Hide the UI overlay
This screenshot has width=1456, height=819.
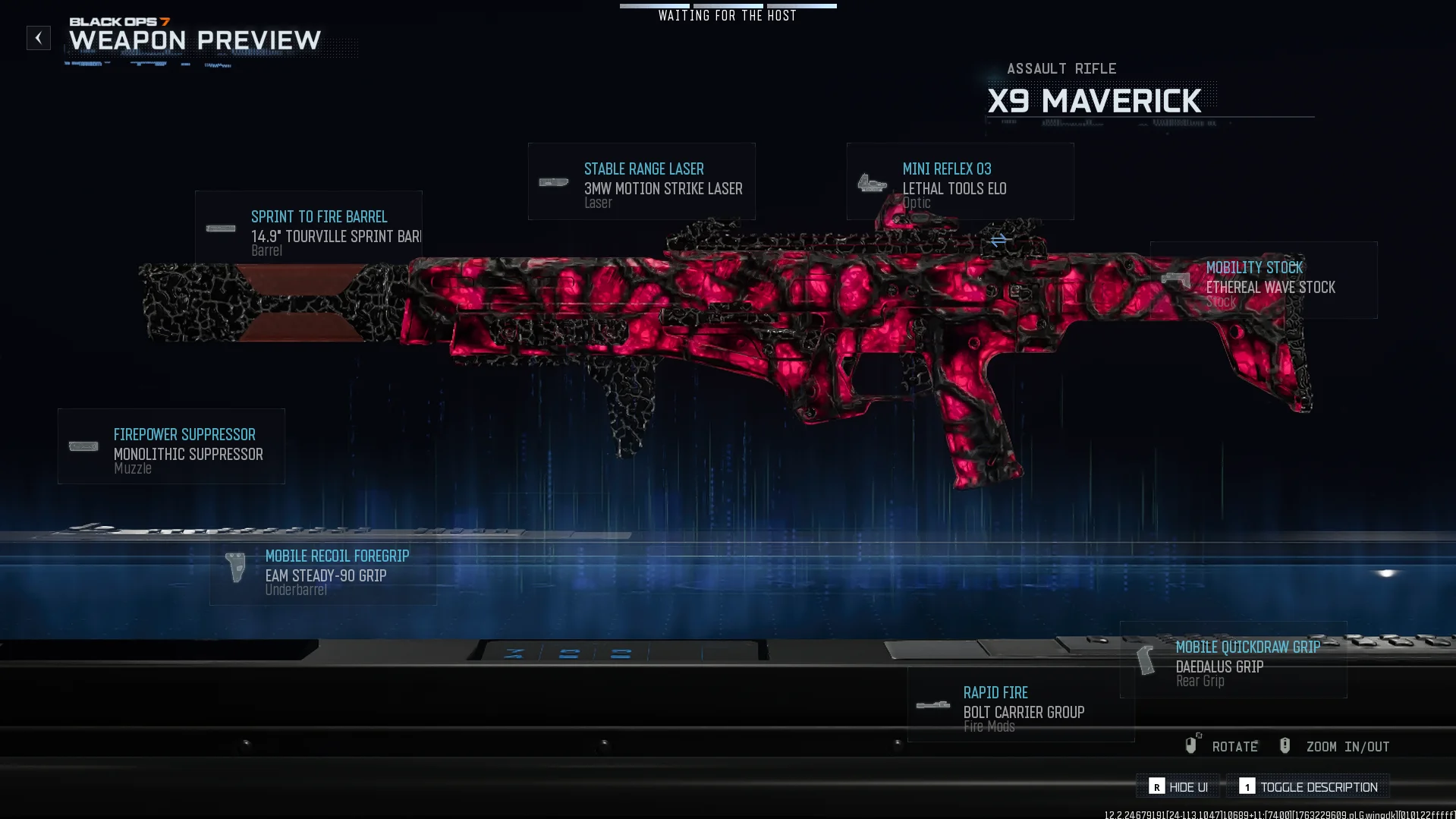[x=1178, y=787]
